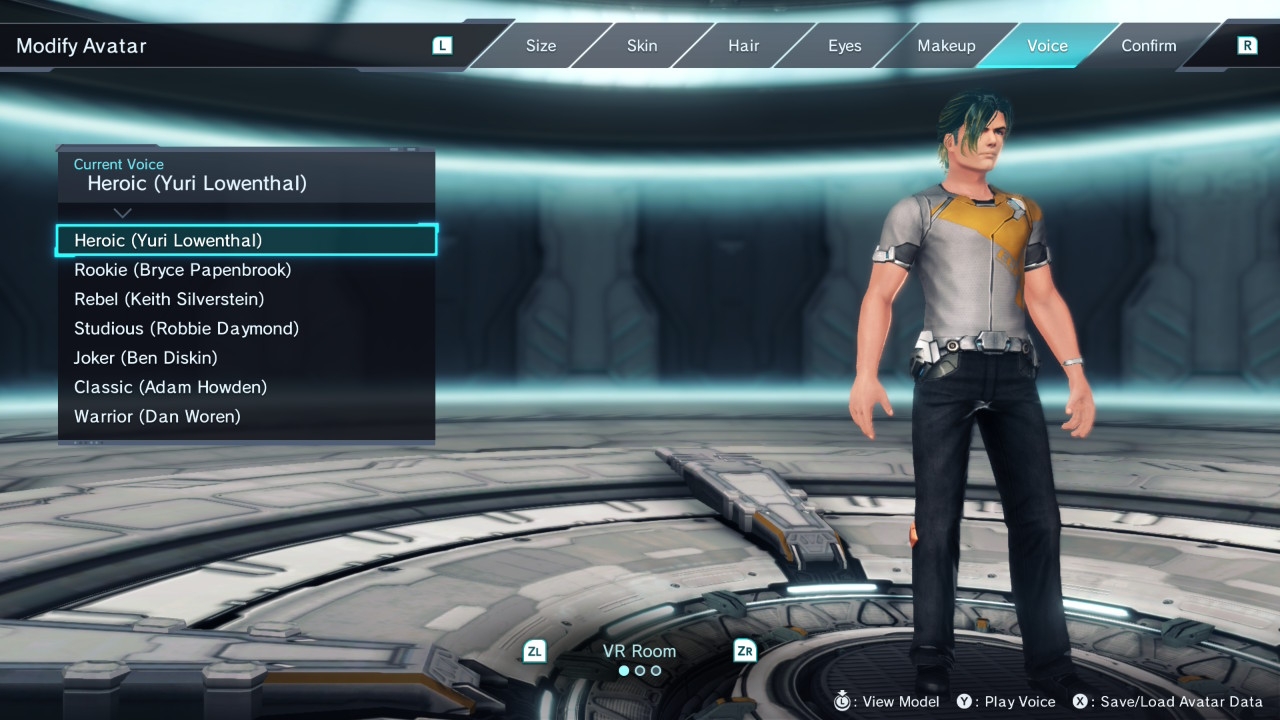Screen dimensions: 1280x720
Task: Click the Voice tab
Action: point(1047,46)
